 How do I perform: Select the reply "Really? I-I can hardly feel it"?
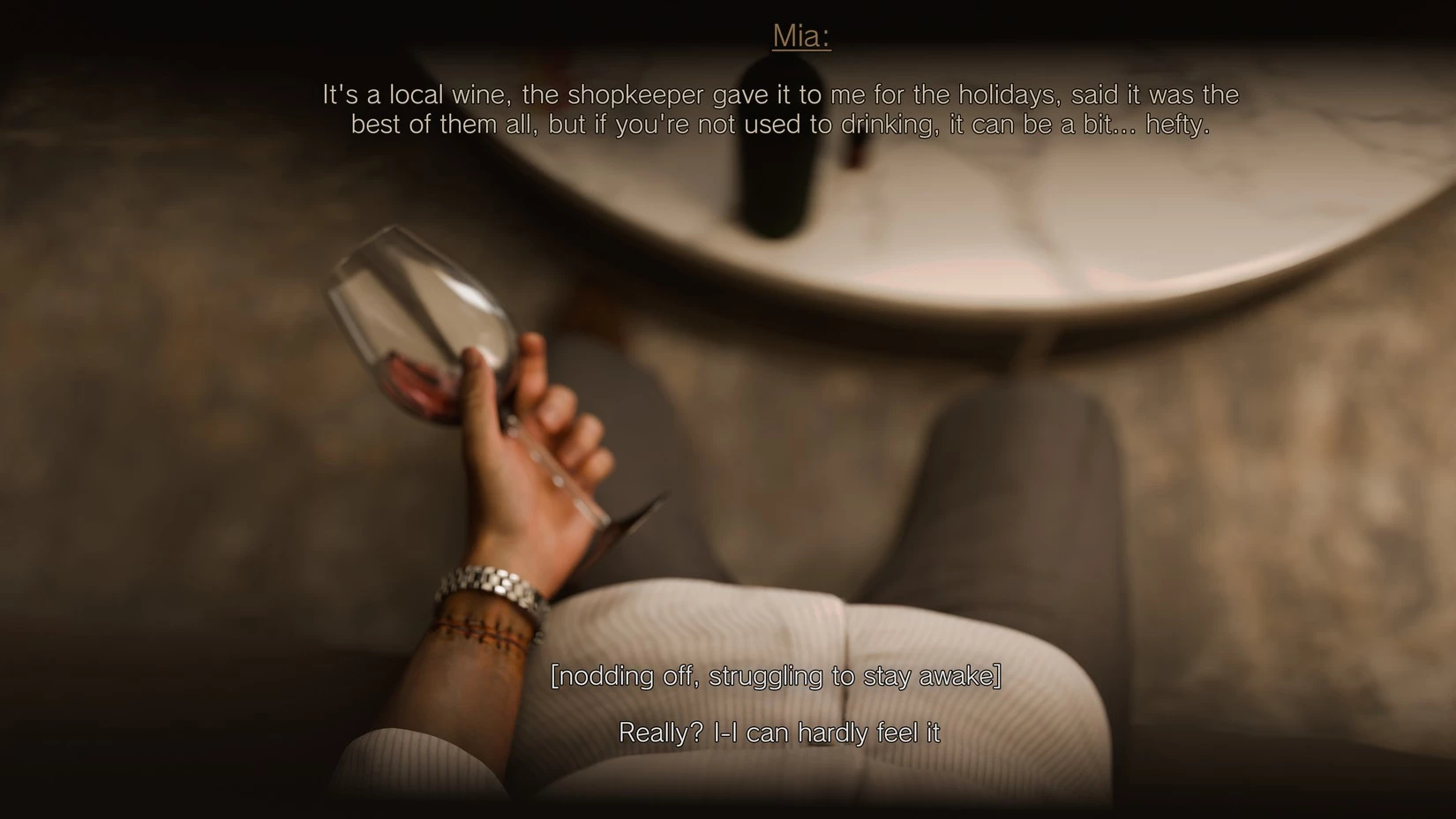pos(779,733)
